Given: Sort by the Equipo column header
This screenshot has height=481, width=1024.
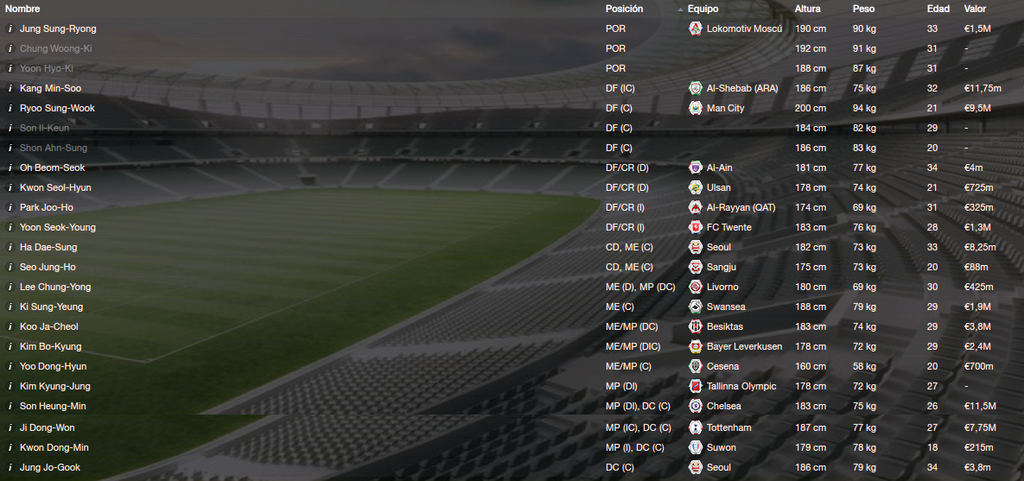Looking at the screenshot, I should click(703, 8).
